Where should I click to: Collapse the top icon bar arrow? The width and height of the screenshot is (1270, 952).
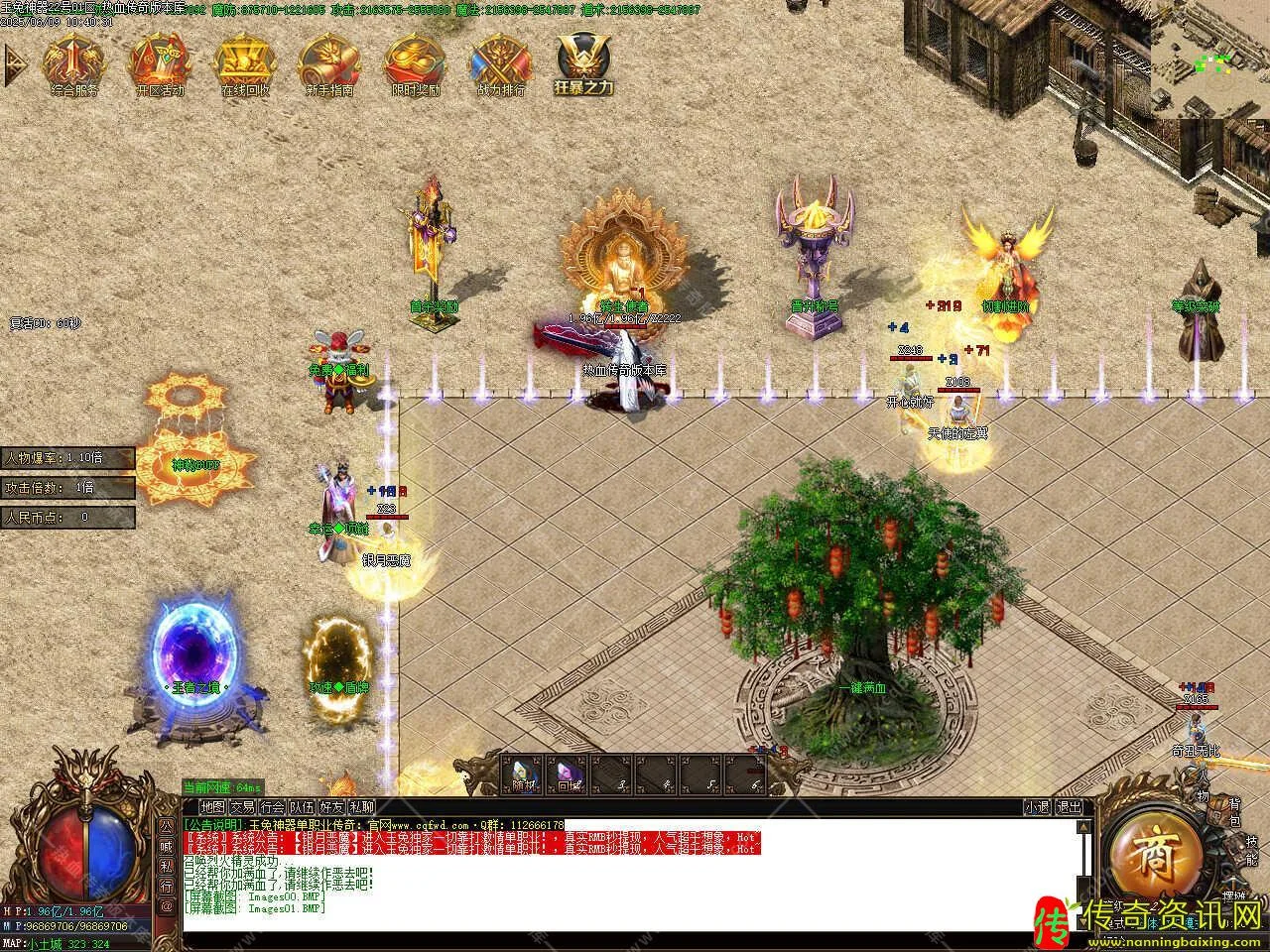point(14,63)
